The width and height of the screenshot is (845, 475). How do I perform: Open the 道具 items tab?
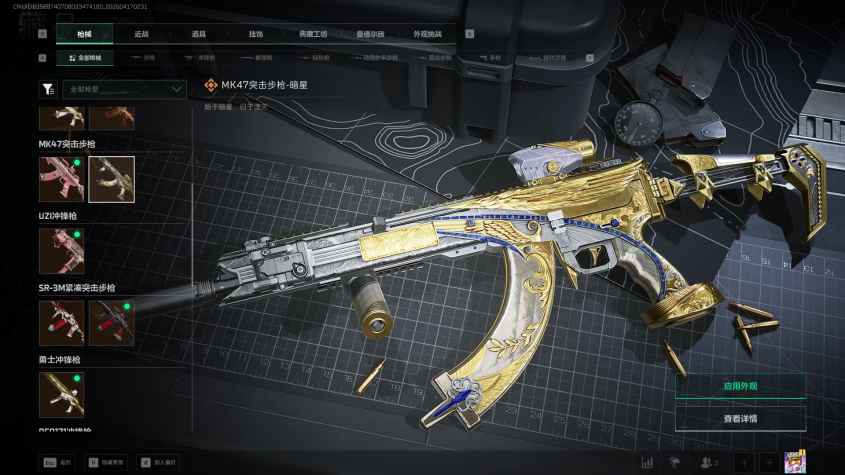[x=199, y=34]
